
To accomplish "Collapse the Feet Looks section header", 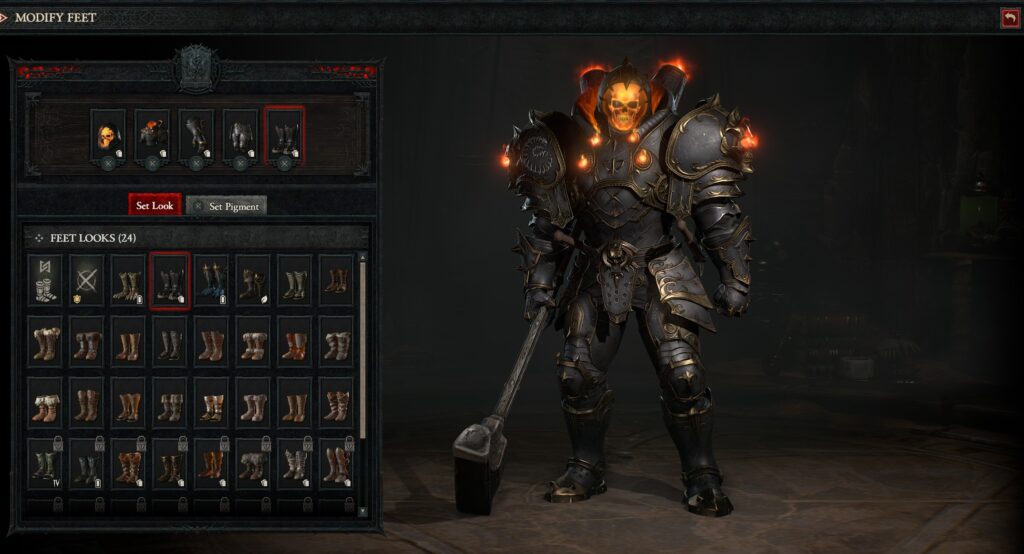I will pyautogui.click(x=39, y=238).
